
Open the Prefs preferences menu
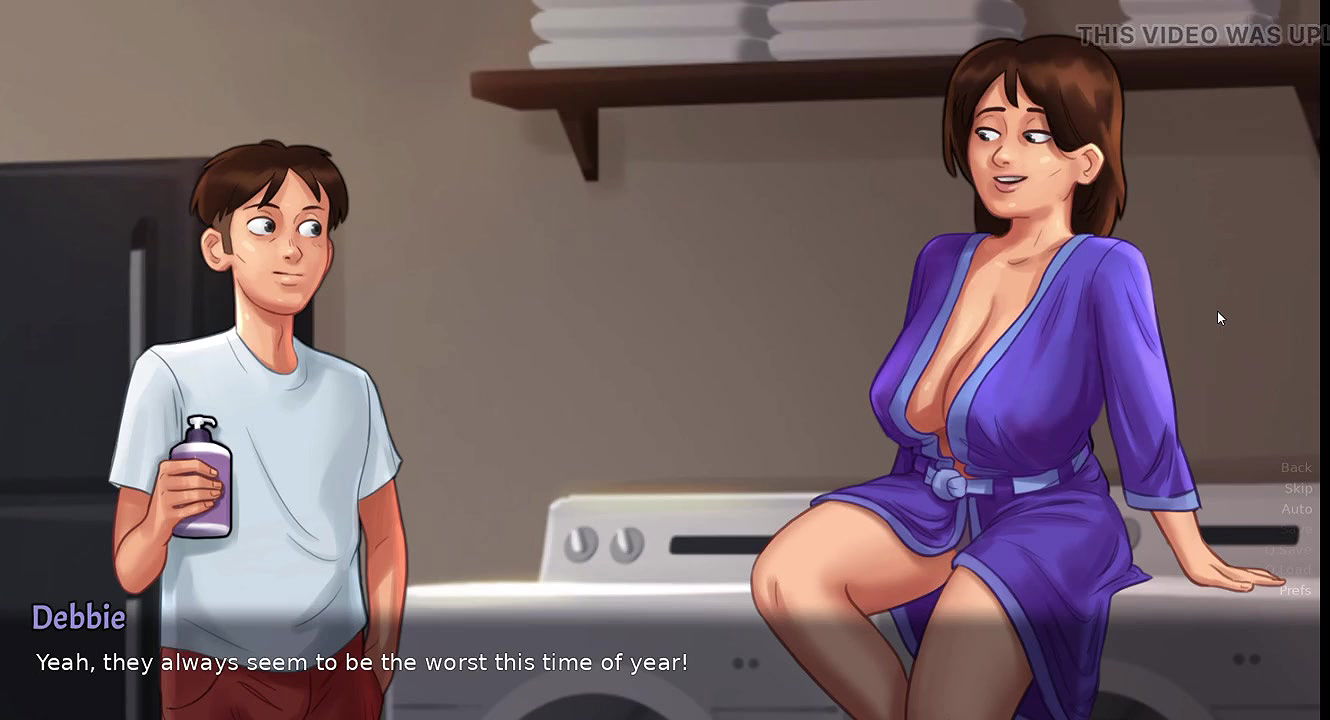pyautogui.click(x=1294, y=590)
